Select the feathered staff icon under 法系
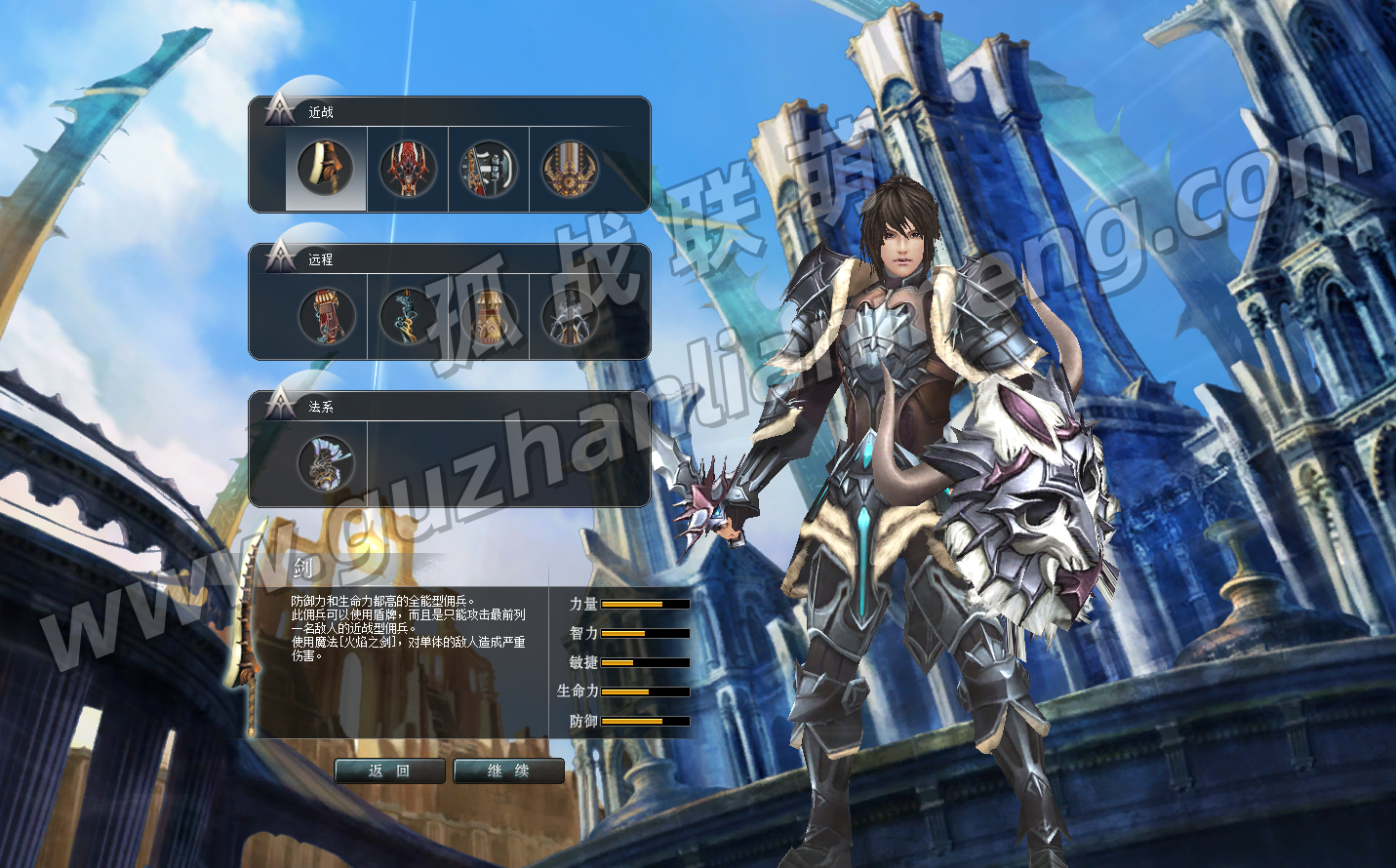 pyautogui.click(x=326, y=463)
